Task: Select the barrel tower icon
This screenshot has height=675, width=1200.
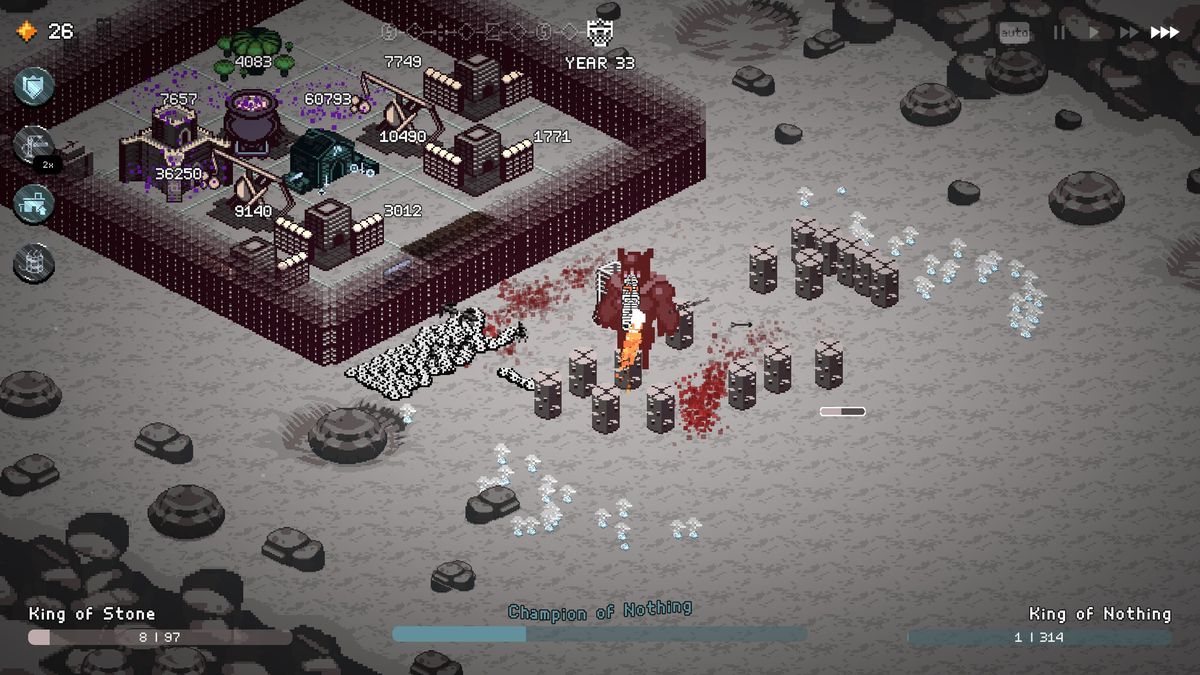Action: pyautogui.click(x=33, y=263)
